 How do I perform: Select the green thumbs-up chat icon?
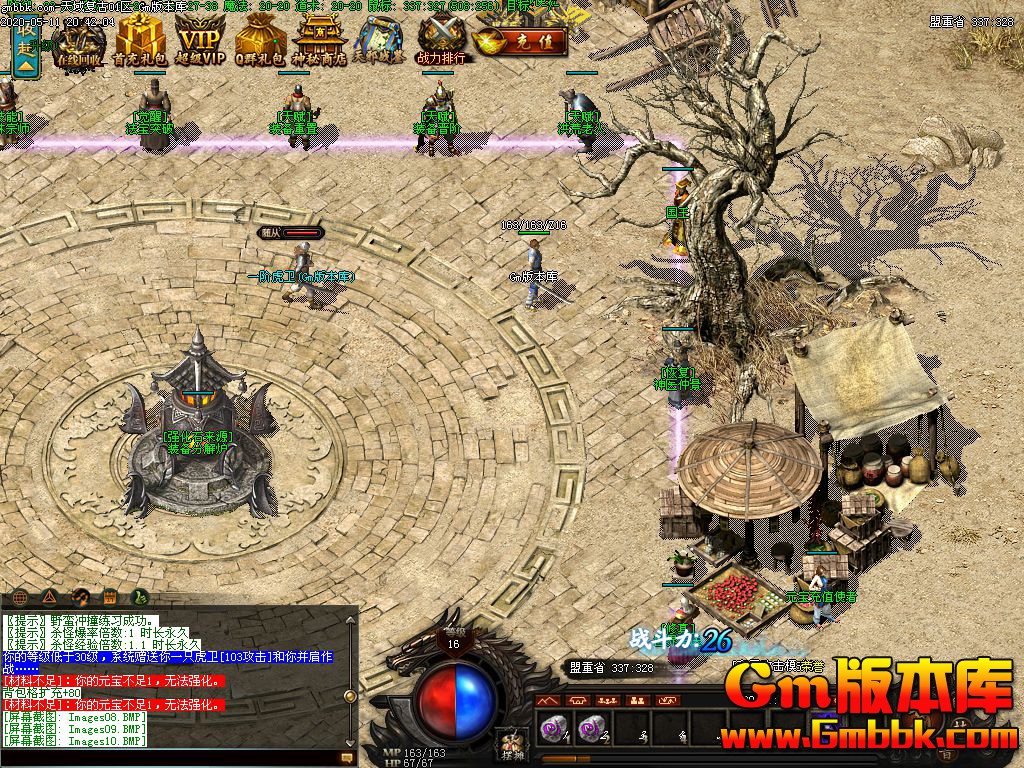click(x=141, y=597)
